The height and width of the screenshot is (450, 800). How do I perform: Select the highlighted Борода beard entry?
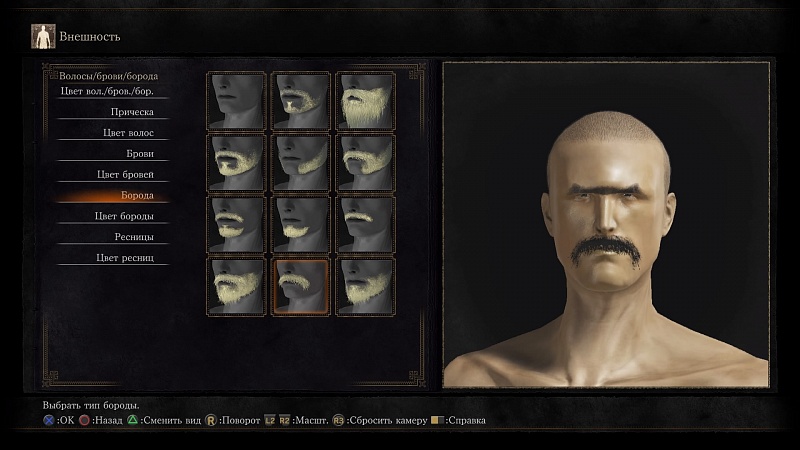111,196
